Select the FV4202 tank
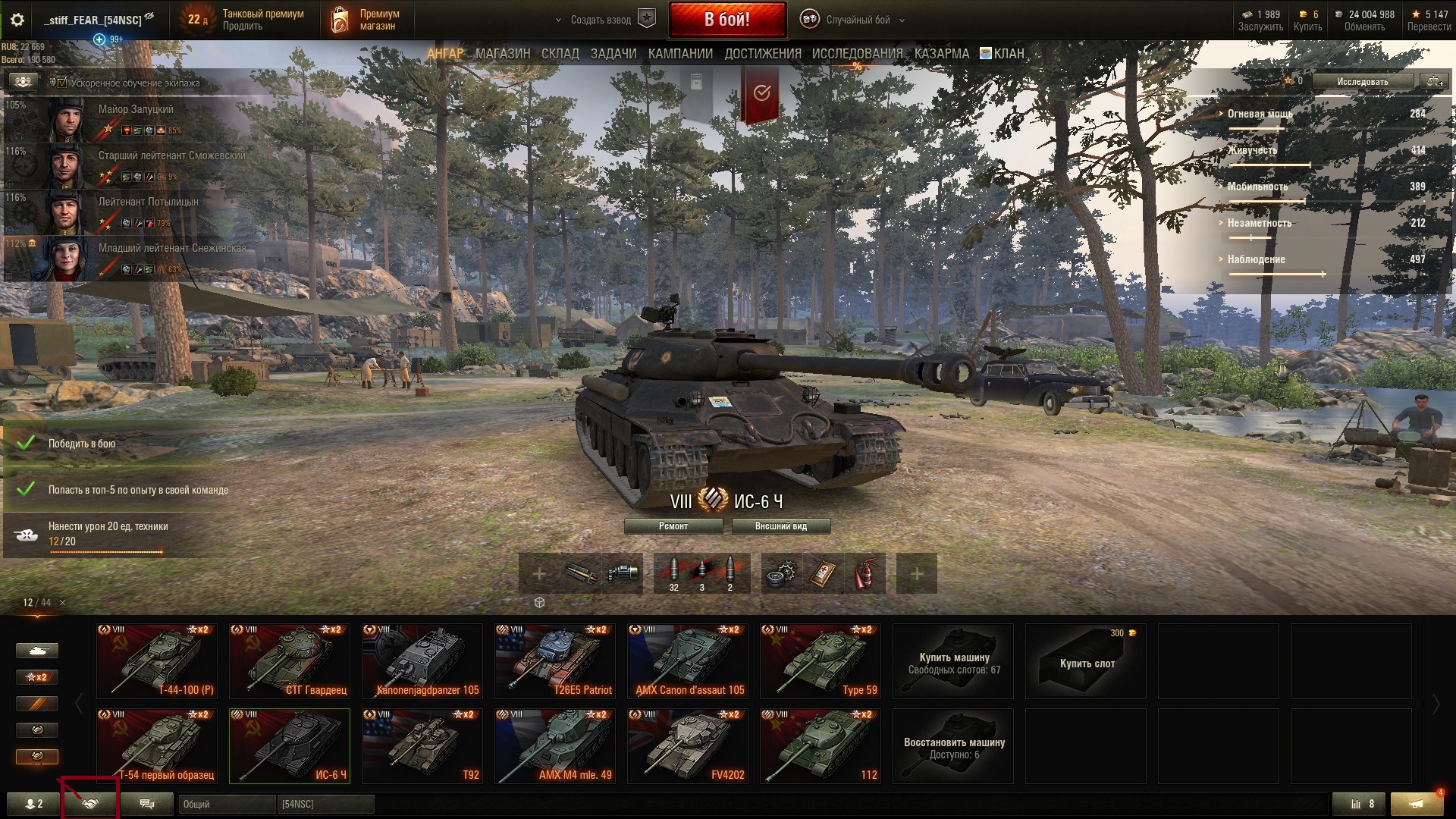 pyautogui.click(x=687, y=746)
